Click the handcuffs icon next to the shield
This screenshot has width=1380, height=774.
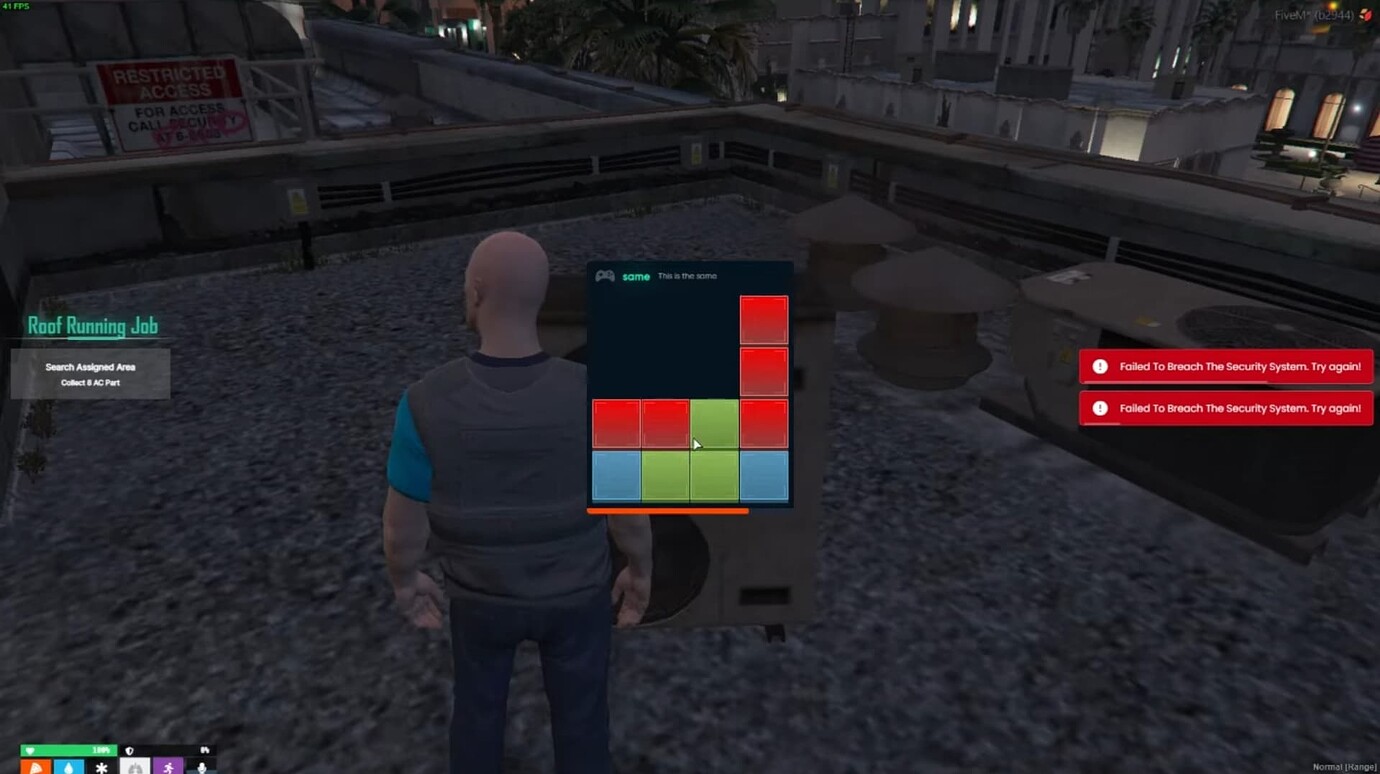tap(205, 750)
